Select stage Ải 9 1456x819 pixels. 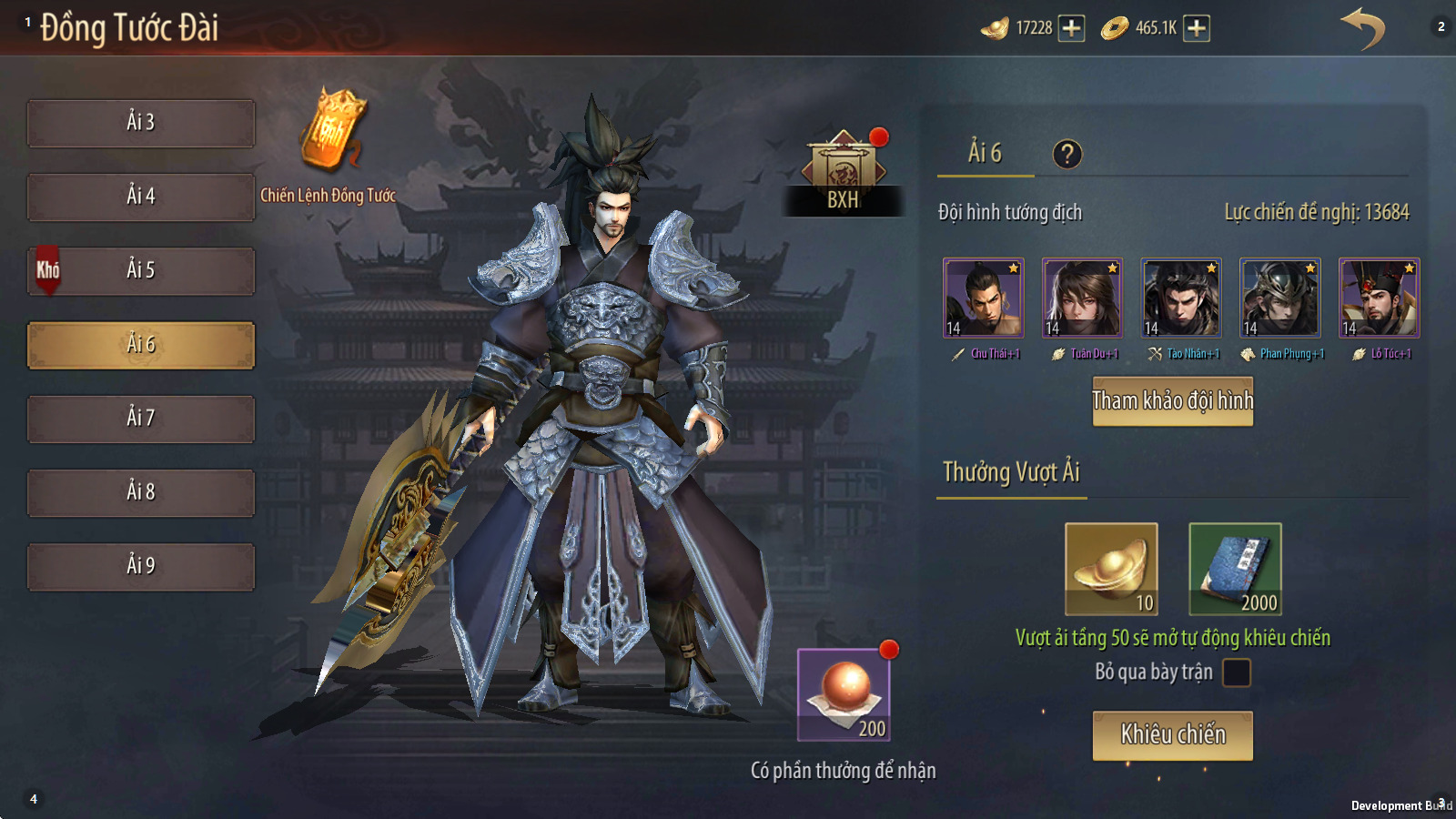[x=141, y=566]
